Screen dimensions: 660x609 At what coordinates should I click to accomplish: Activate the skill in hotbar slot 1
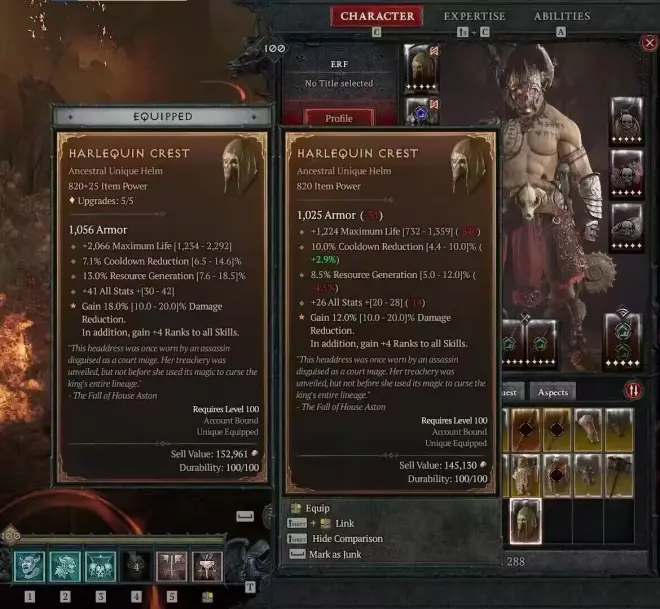[29, 567]
